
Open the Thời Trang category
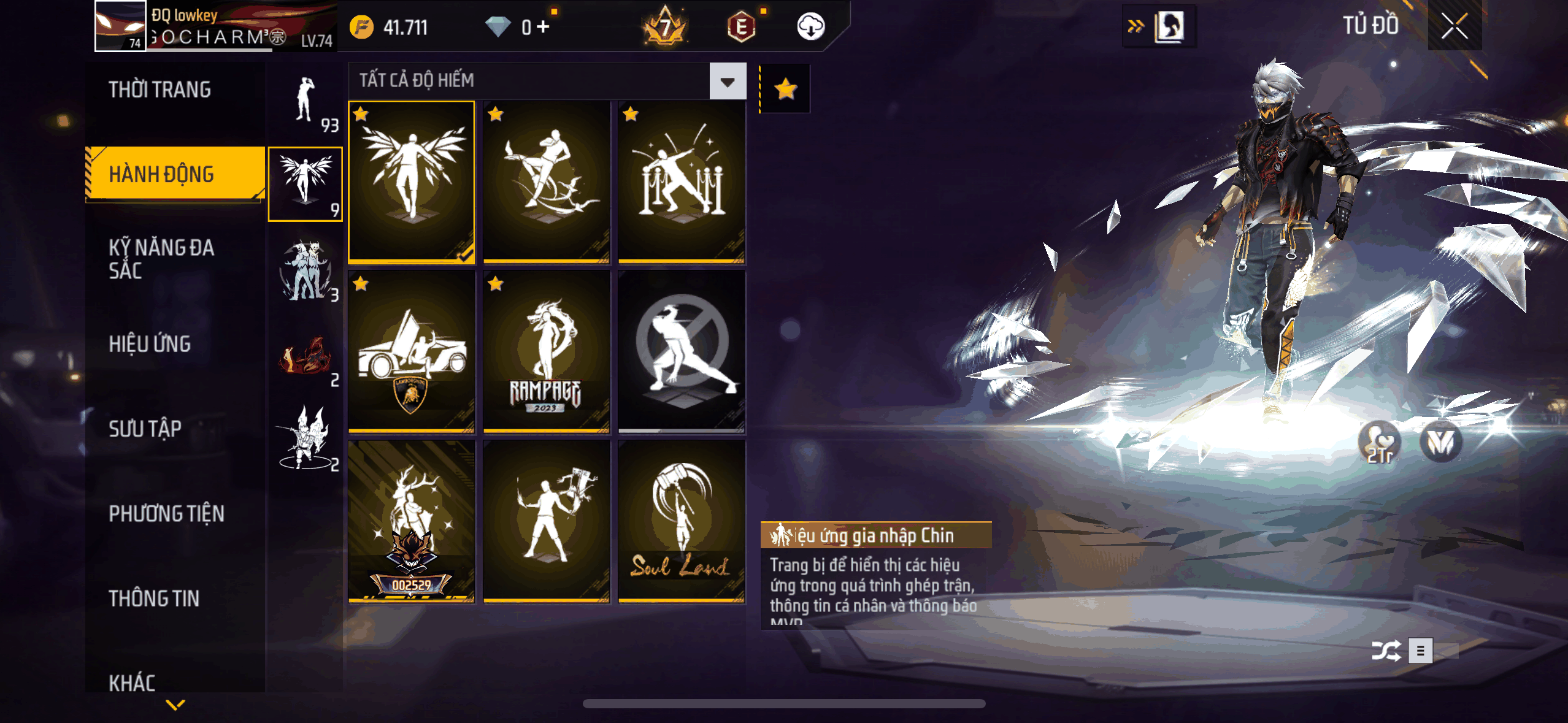[x=159, y=90]
